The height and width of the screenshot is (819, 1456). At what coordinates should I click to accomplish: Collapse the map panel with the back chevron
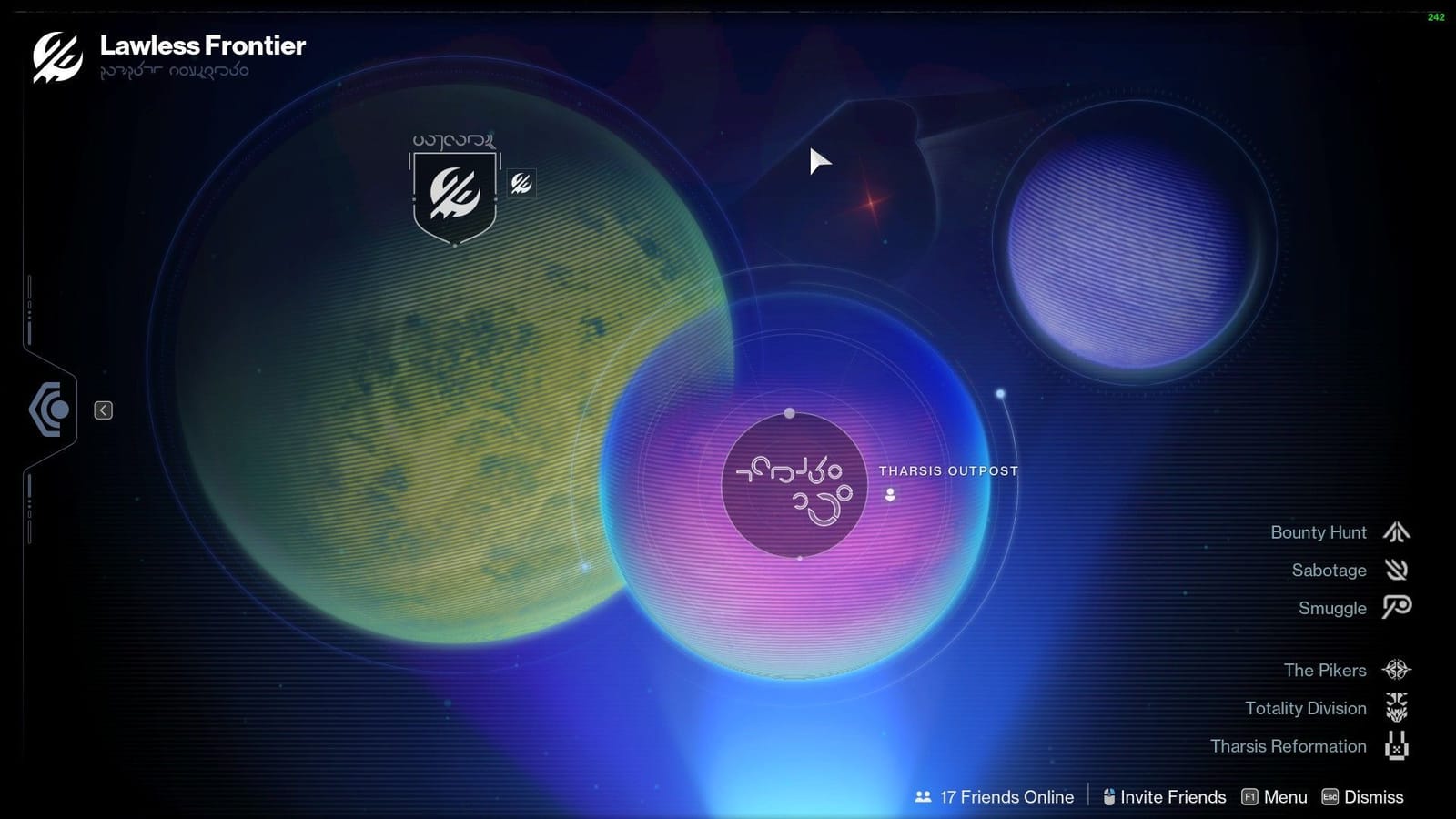tap(103, 410)
